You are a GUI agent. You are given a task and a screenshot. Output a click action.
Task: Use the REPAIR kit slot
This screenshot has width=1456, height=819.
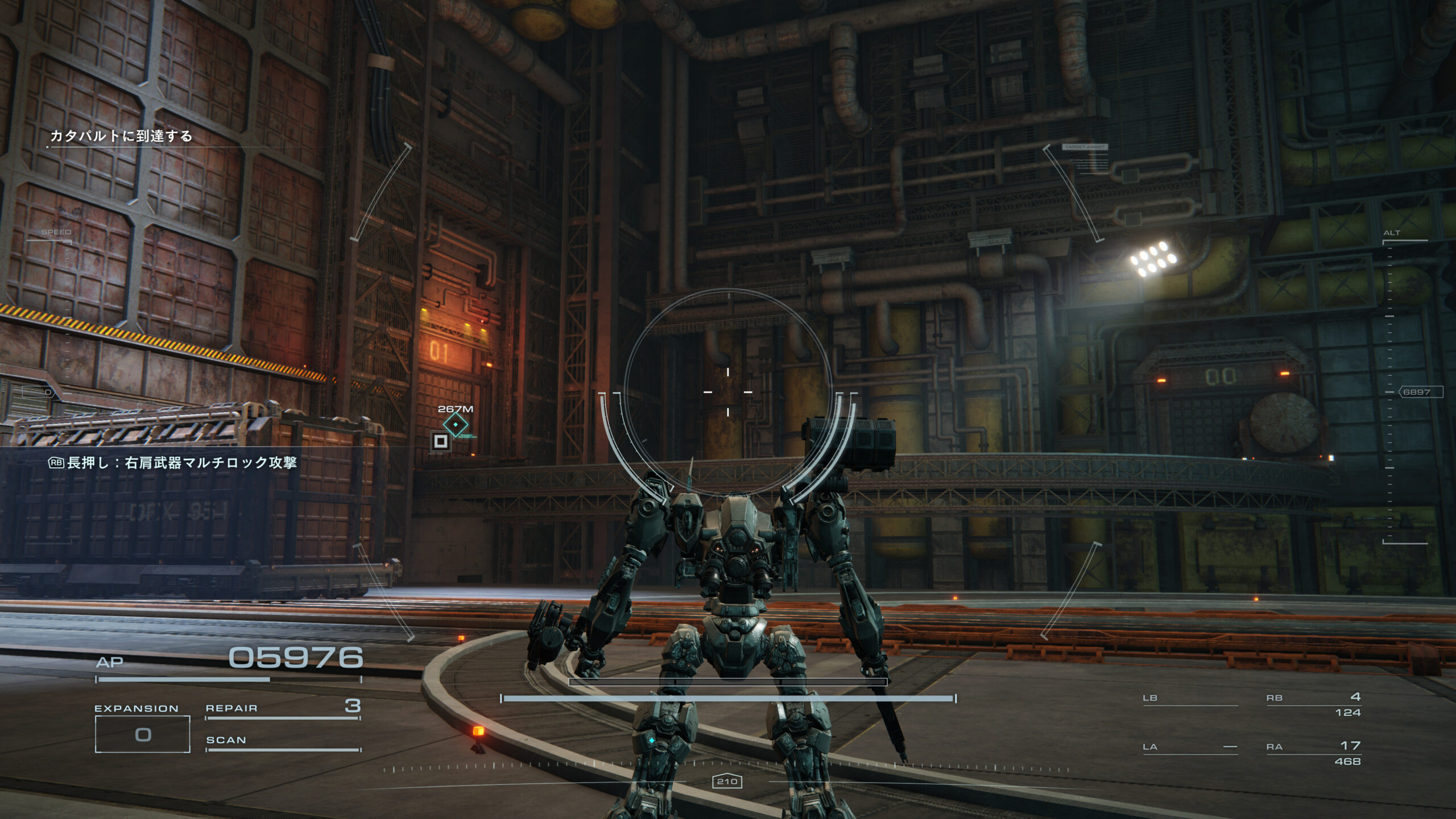[283, 709]
